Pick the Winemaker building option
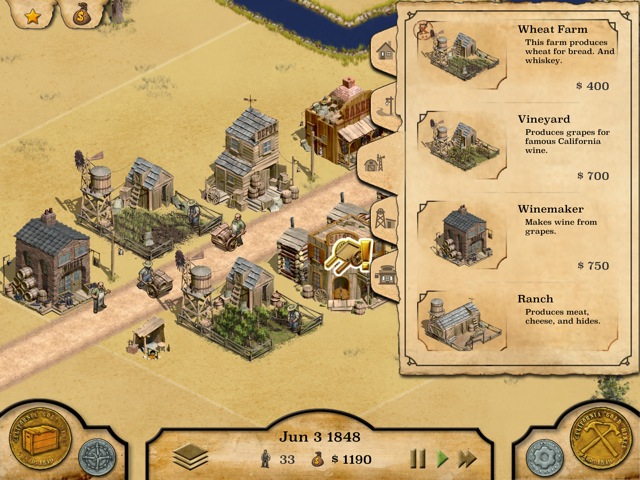640x480 pixels. click(x=506, y=237)
